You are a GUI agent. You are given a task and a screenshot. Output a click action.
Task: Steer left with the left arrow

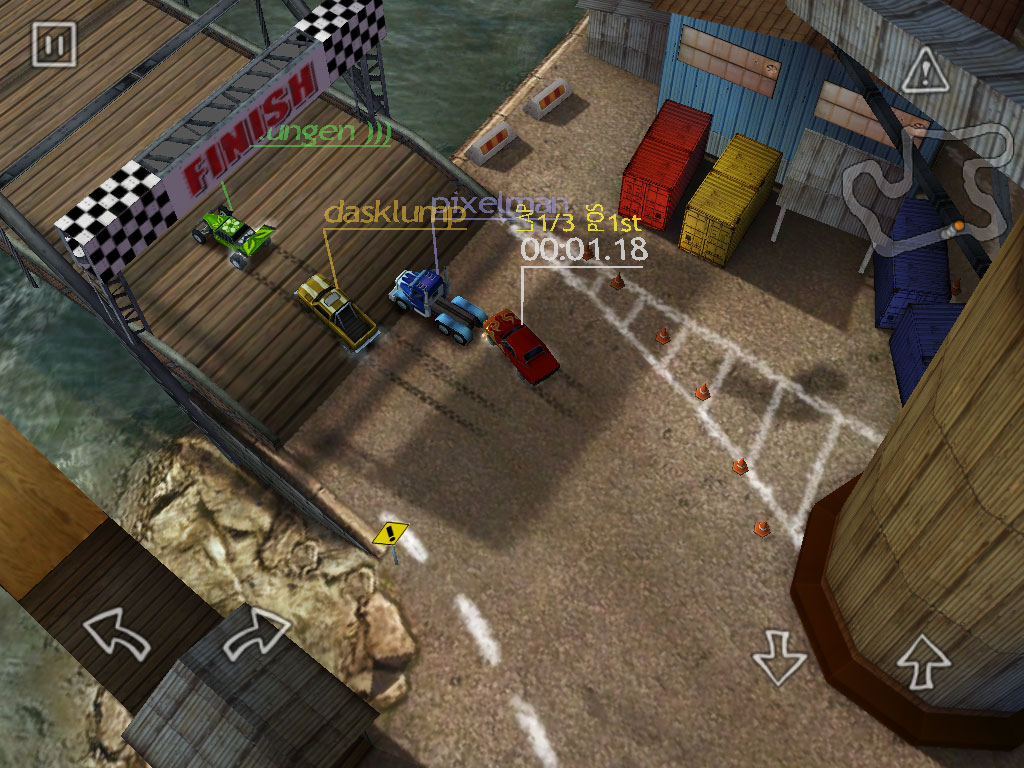(114, 636)
